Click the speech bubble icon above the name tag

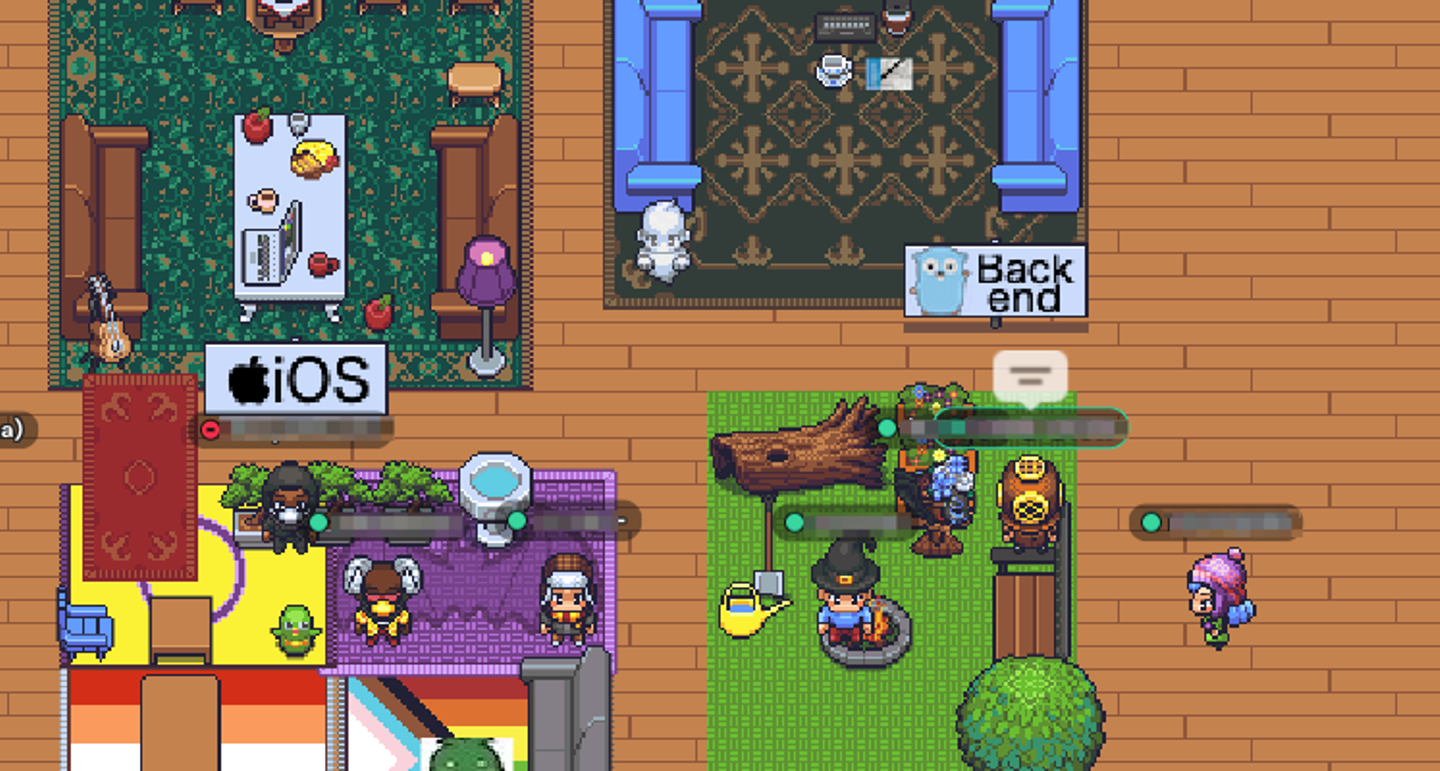tap(1030, 377)
